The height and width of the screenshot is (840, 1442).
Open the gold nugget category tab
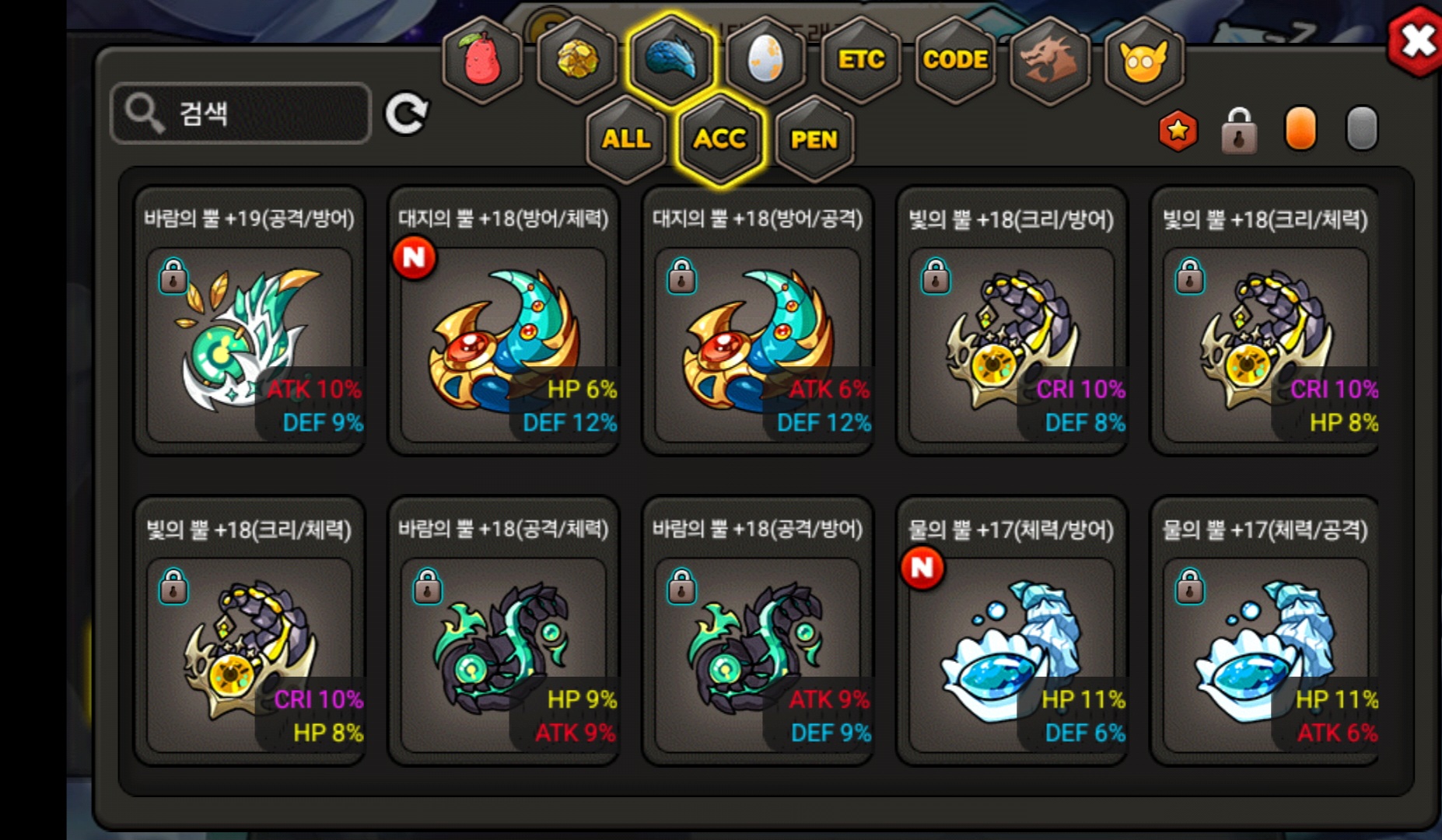click(577, 60)
